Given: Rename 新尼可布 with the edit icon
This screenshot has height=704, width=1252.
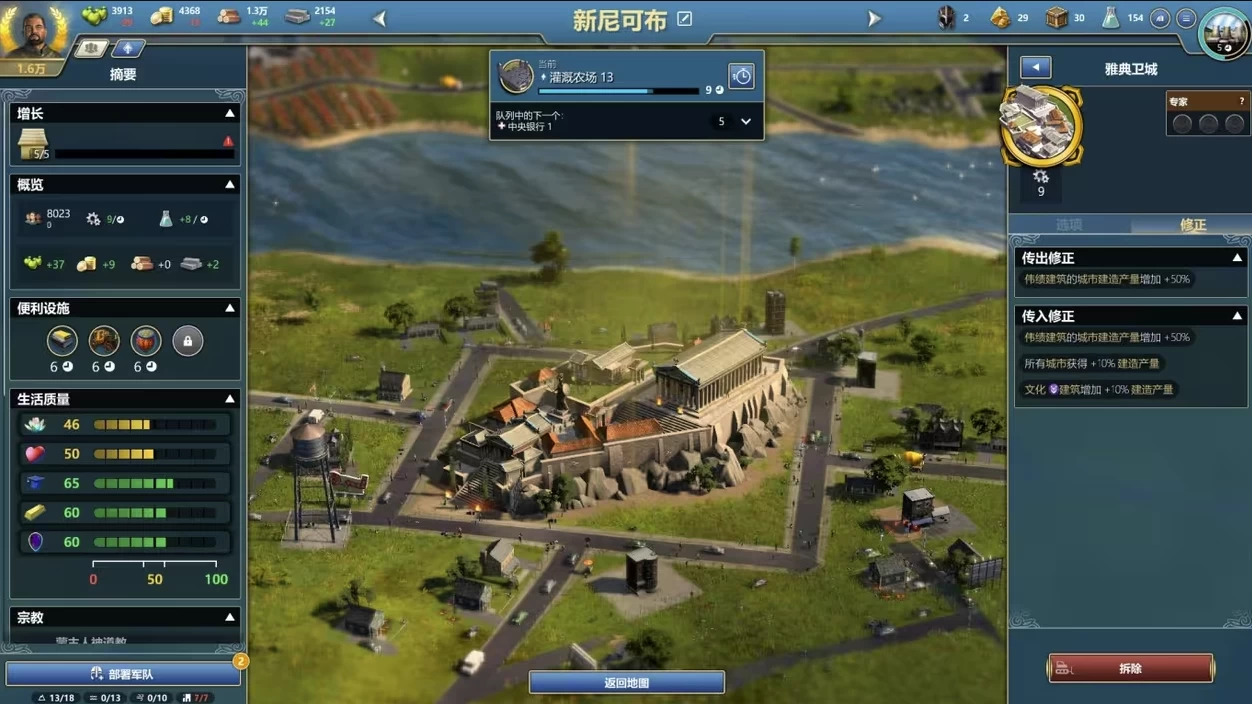Looking at the screenshot, I should pyautogui.click(x=685, y=19).
